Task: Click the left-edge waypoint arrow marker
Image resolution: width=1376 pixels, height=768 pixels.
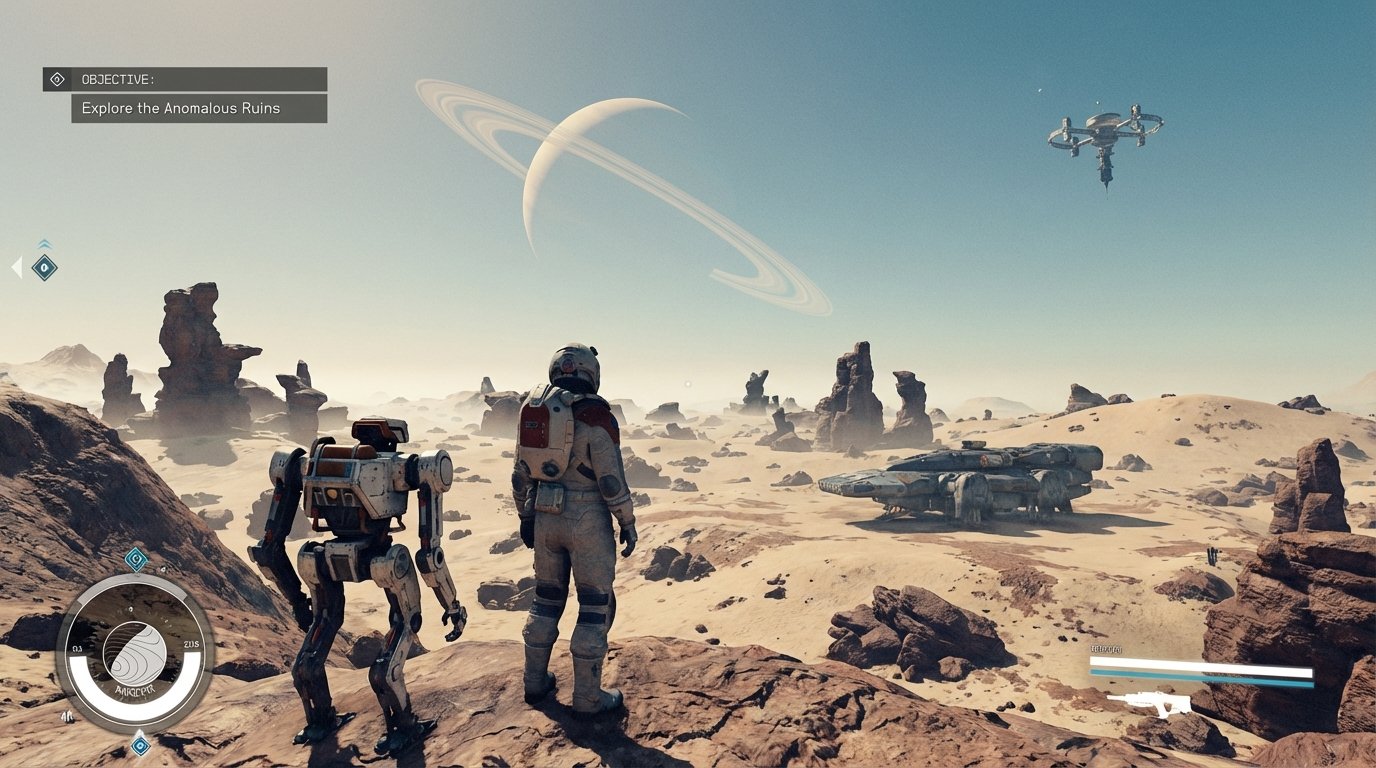Action: click(15, 266)
